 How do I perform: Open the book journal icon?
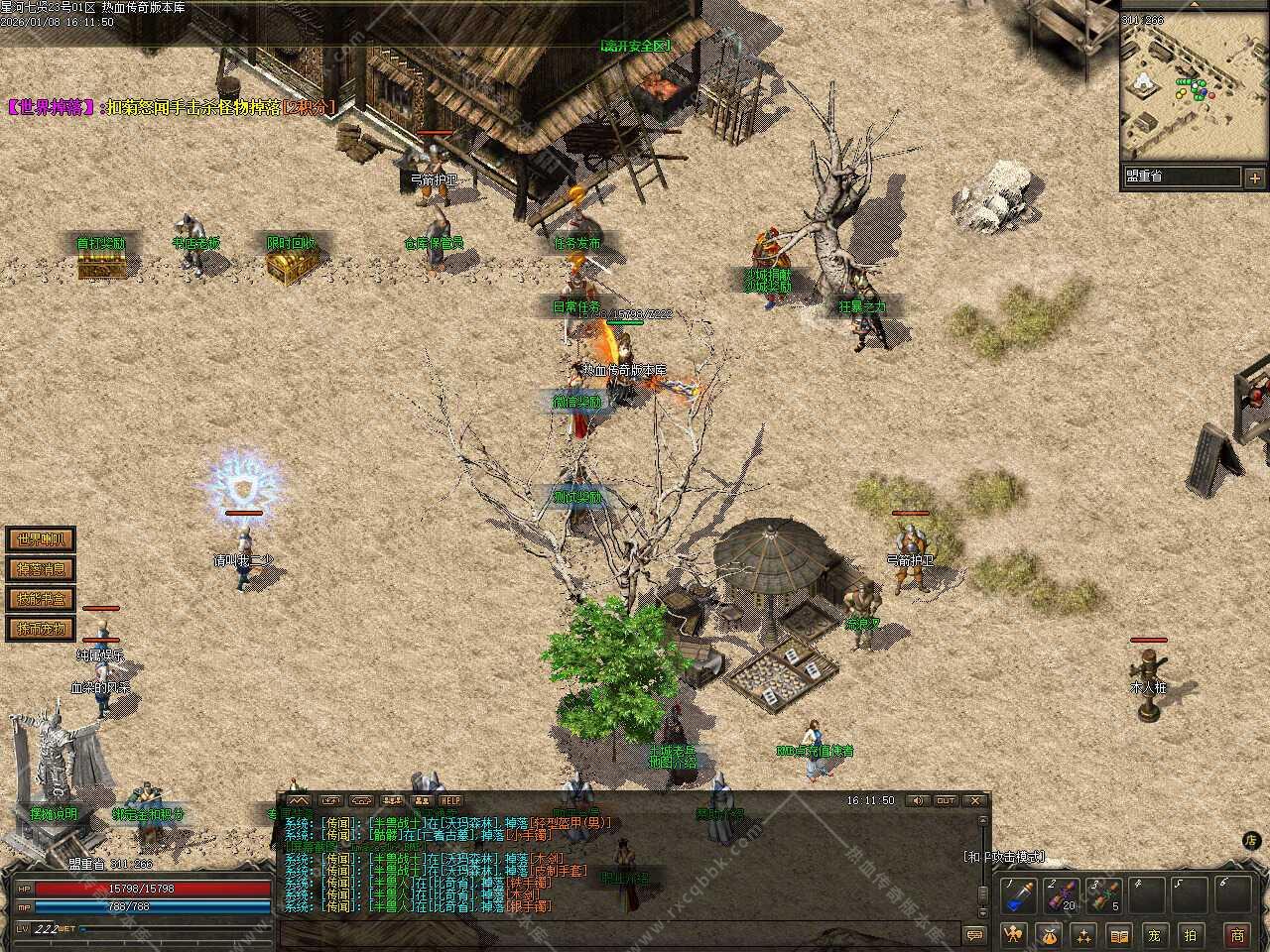1119,934
